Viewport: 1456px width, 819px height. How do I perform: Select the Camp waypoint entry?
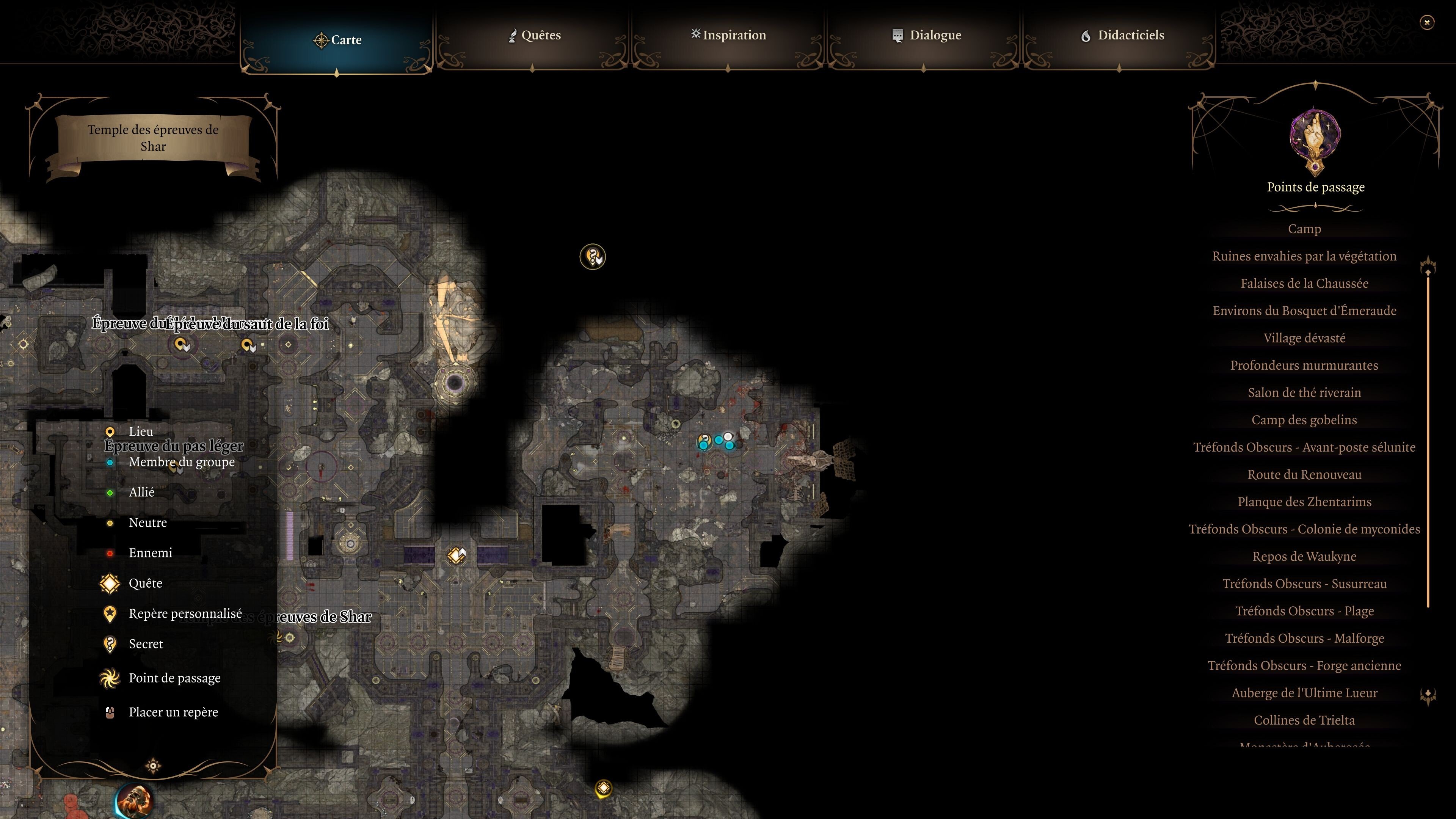(x=1304, y=229)
